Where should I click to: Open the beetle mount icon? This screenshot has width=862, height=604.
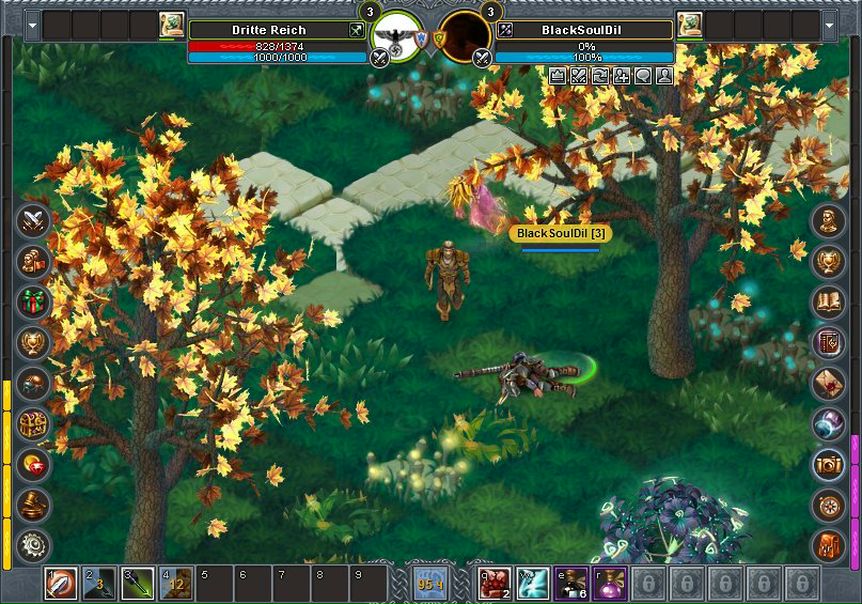tap(34, 383)
